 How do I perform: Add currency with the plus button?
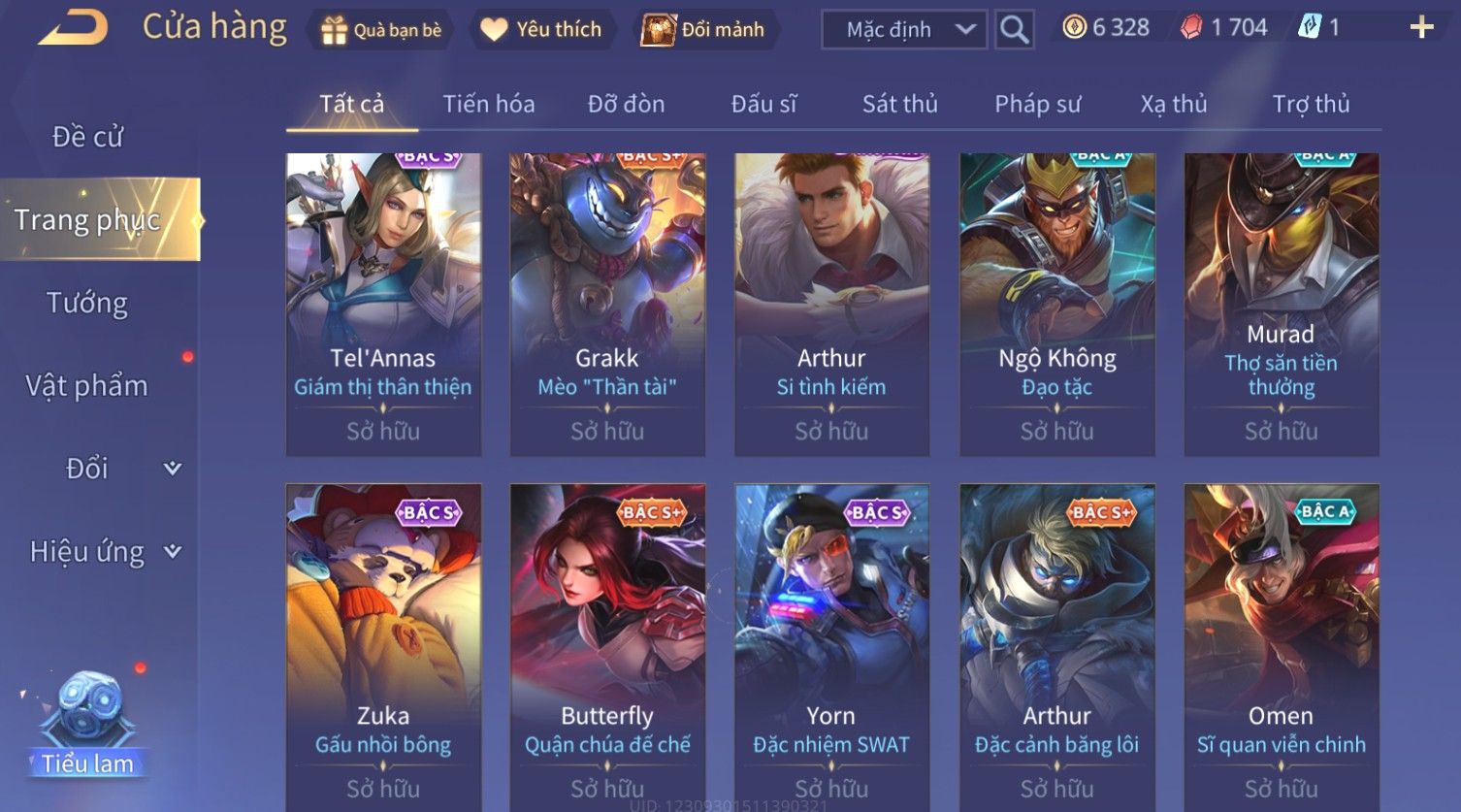[1421, 28]
